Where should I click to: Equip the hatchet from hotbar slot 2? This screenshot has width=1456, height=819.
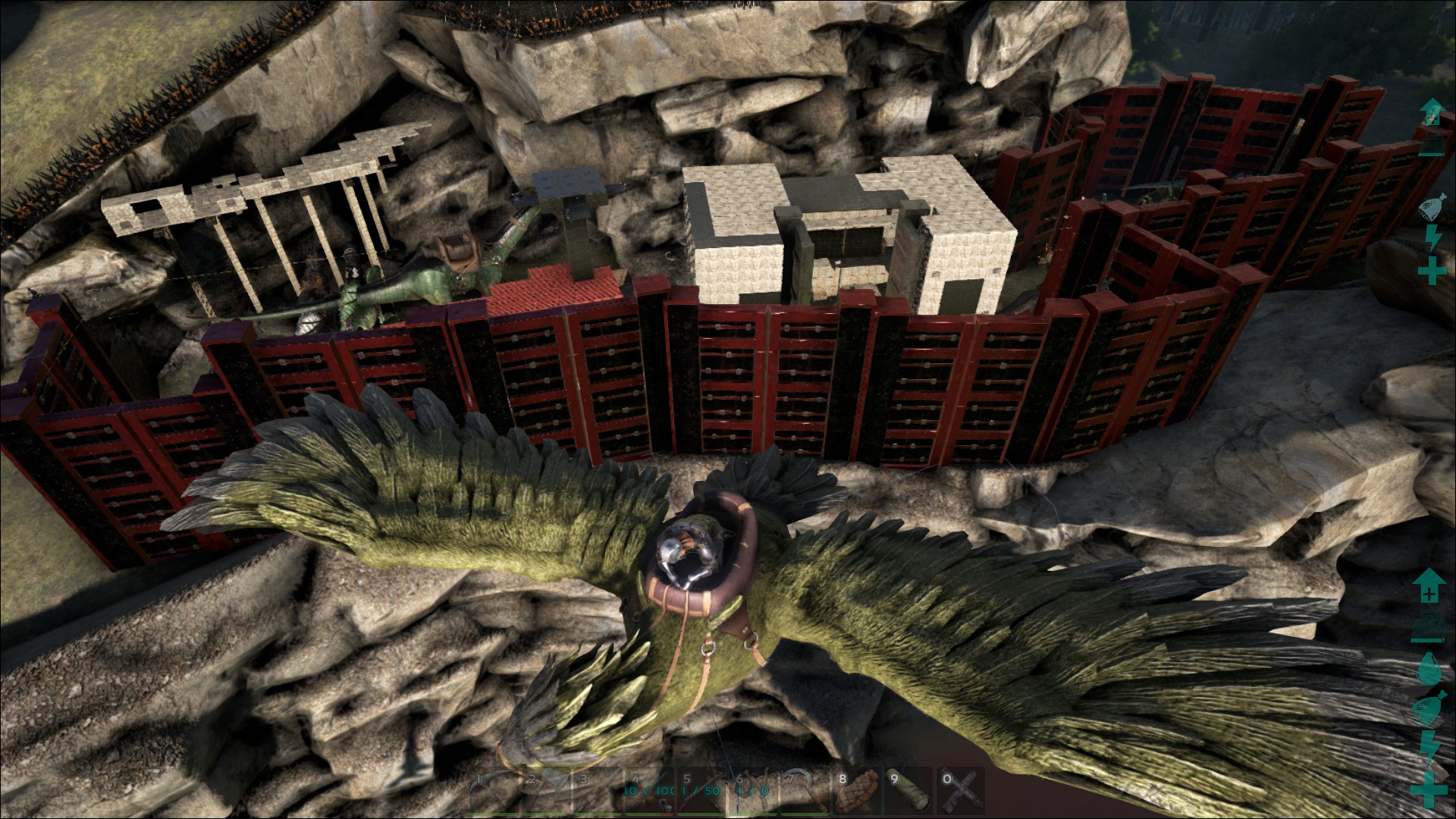[x=545, y=791]
